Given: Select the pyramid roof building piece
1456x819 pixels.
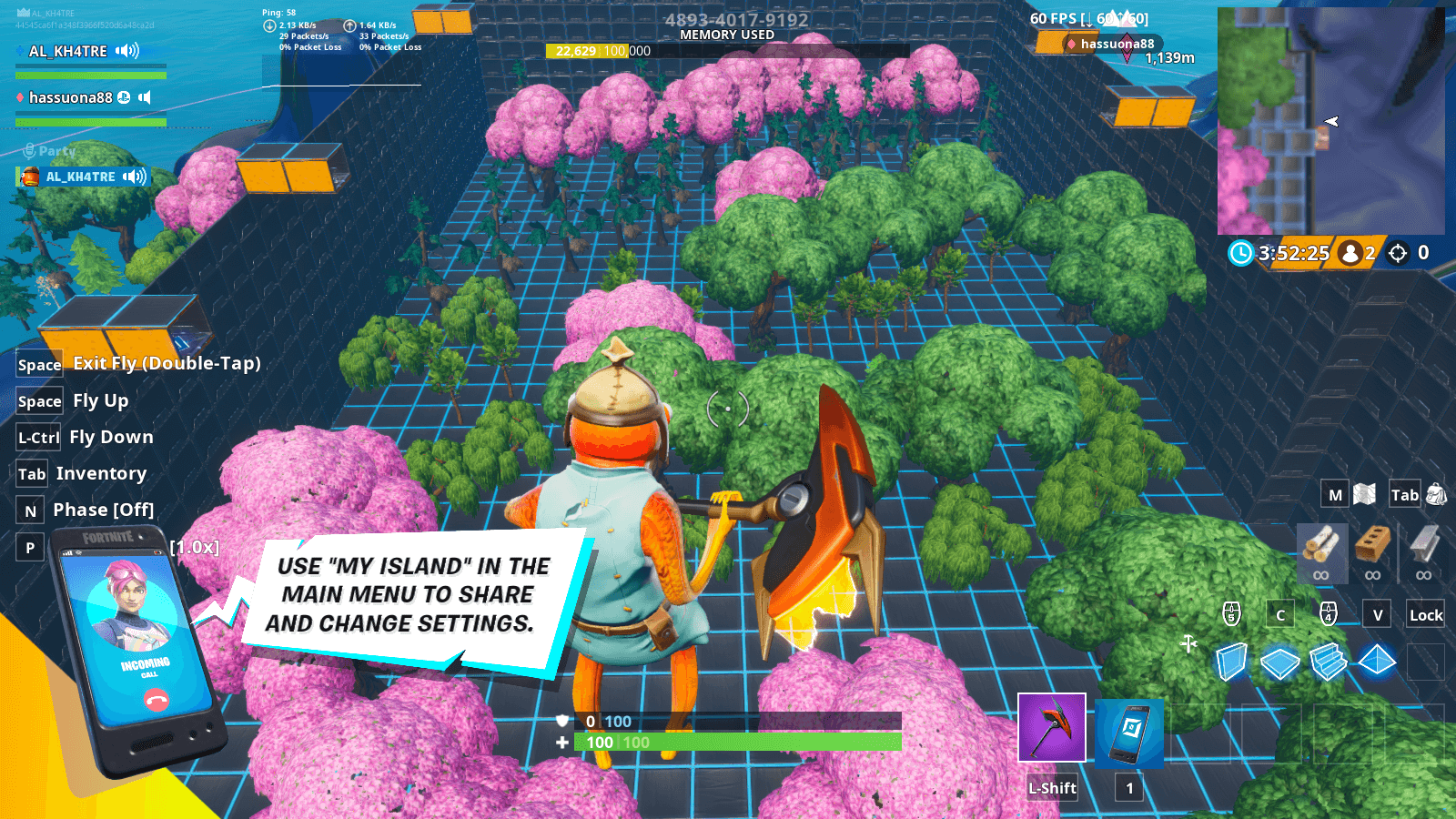Looking at the screenshot, I should pyautogui.click(x=1377, y=661).
